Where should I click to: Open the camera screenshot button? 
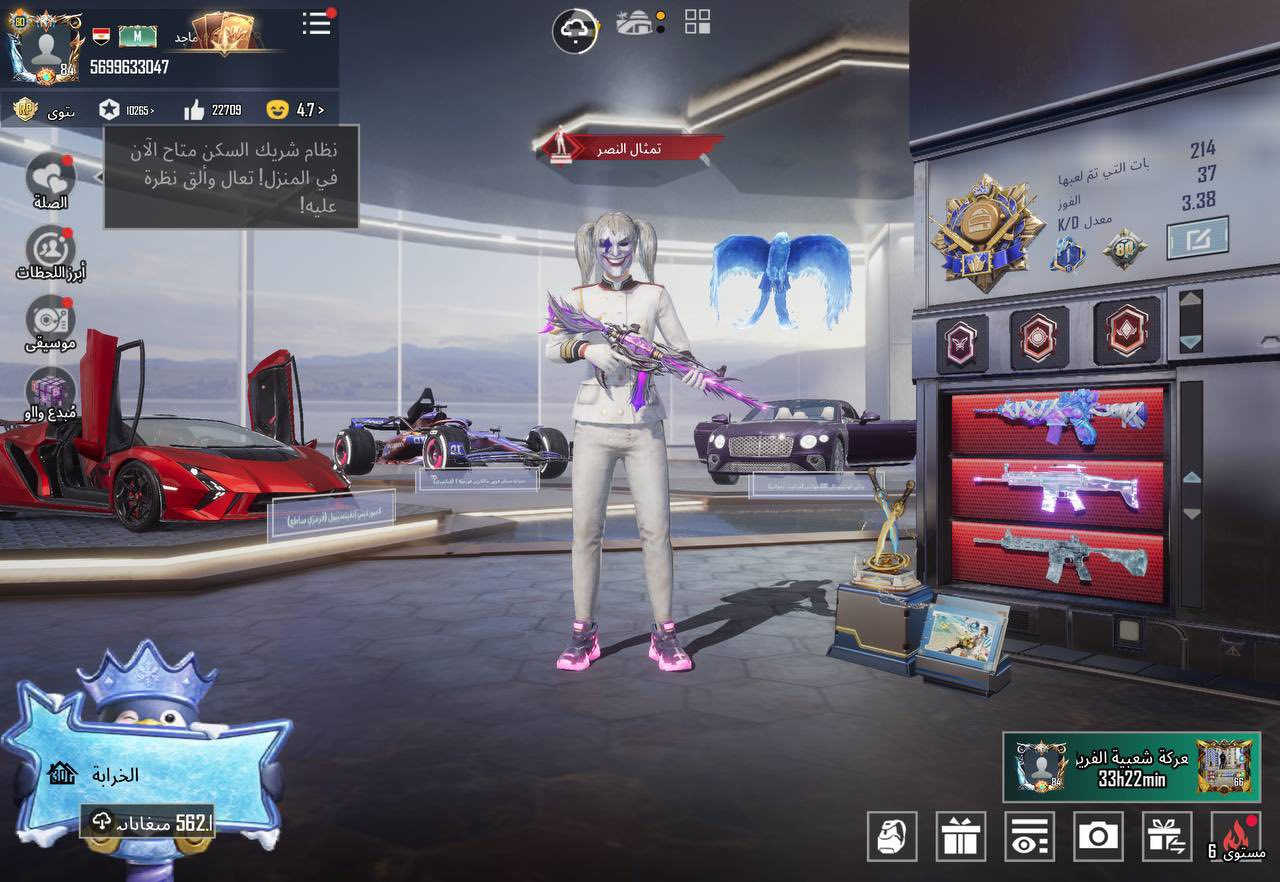pyautogui.click(x=1098, y=836)
